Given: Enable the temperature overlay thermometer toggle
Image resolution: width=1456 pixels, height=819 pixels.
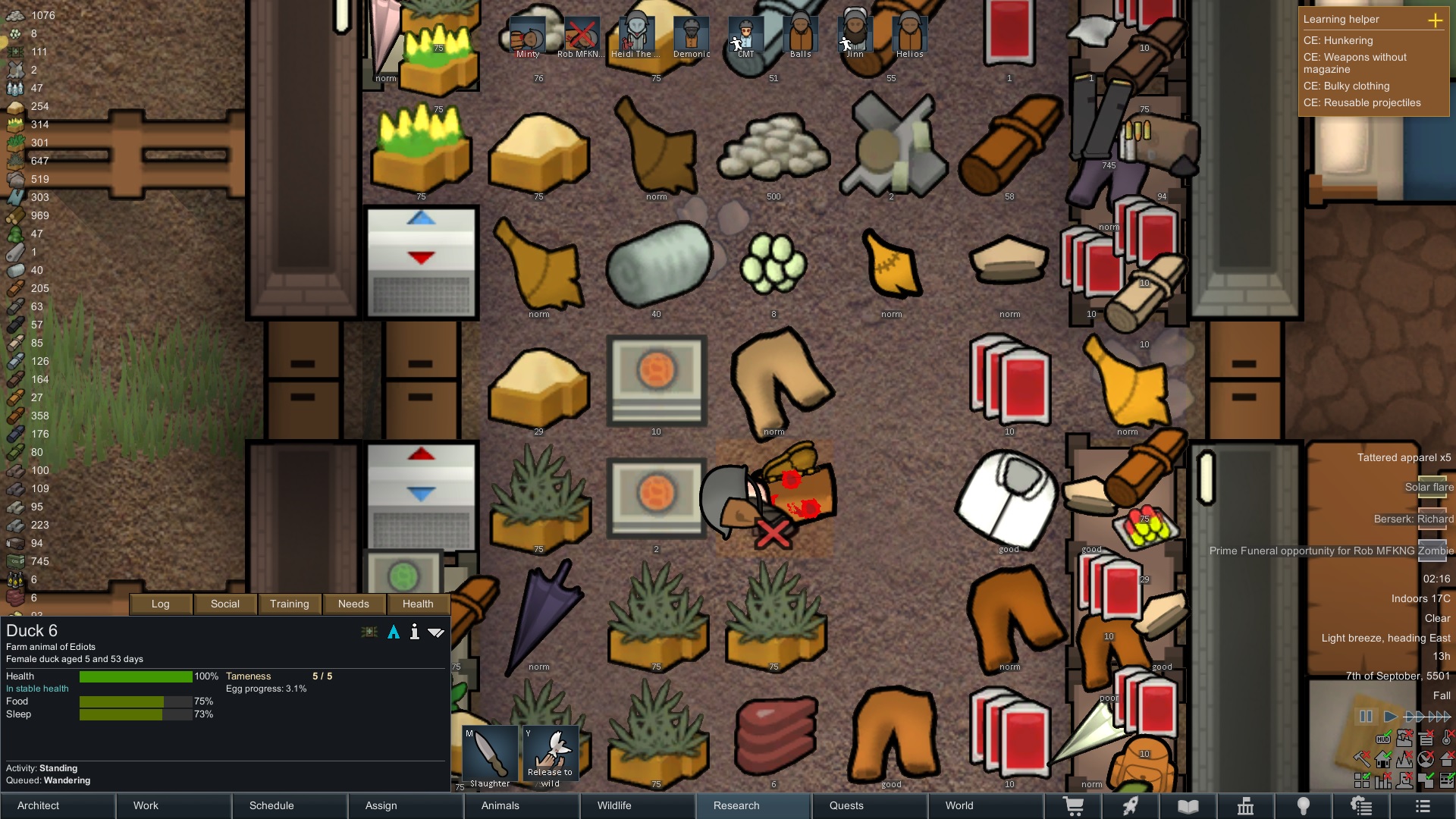Looking at the screenshot, I should (1446, 738).
